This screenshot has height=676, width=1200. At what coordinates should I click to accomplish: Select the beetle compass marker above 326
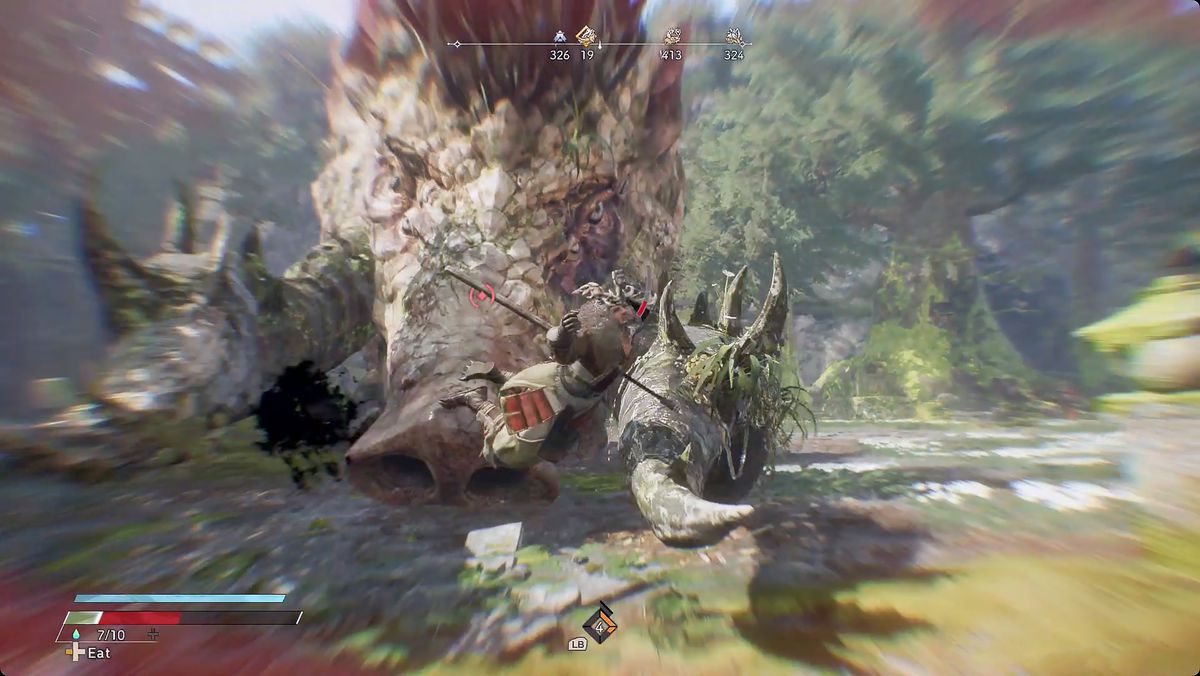point(559,37)
